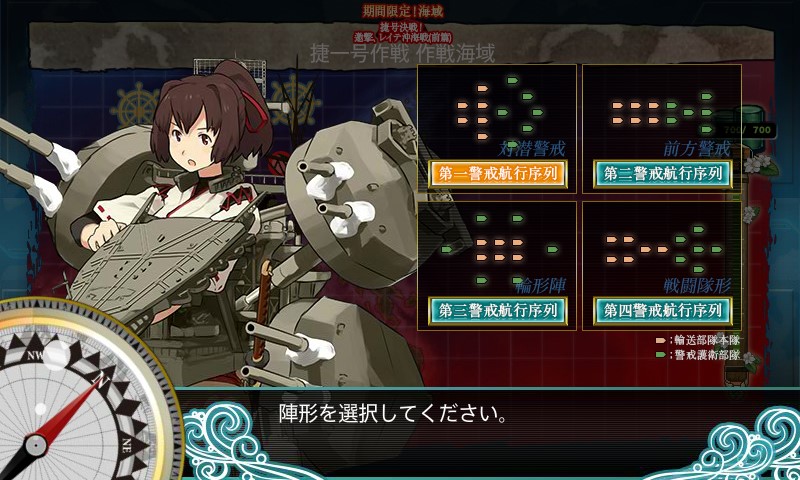The image size is (800, 480).
Task: Select 第一警戒航行序列 formation button
Action: pyautogui.click(x=498, y=173)
